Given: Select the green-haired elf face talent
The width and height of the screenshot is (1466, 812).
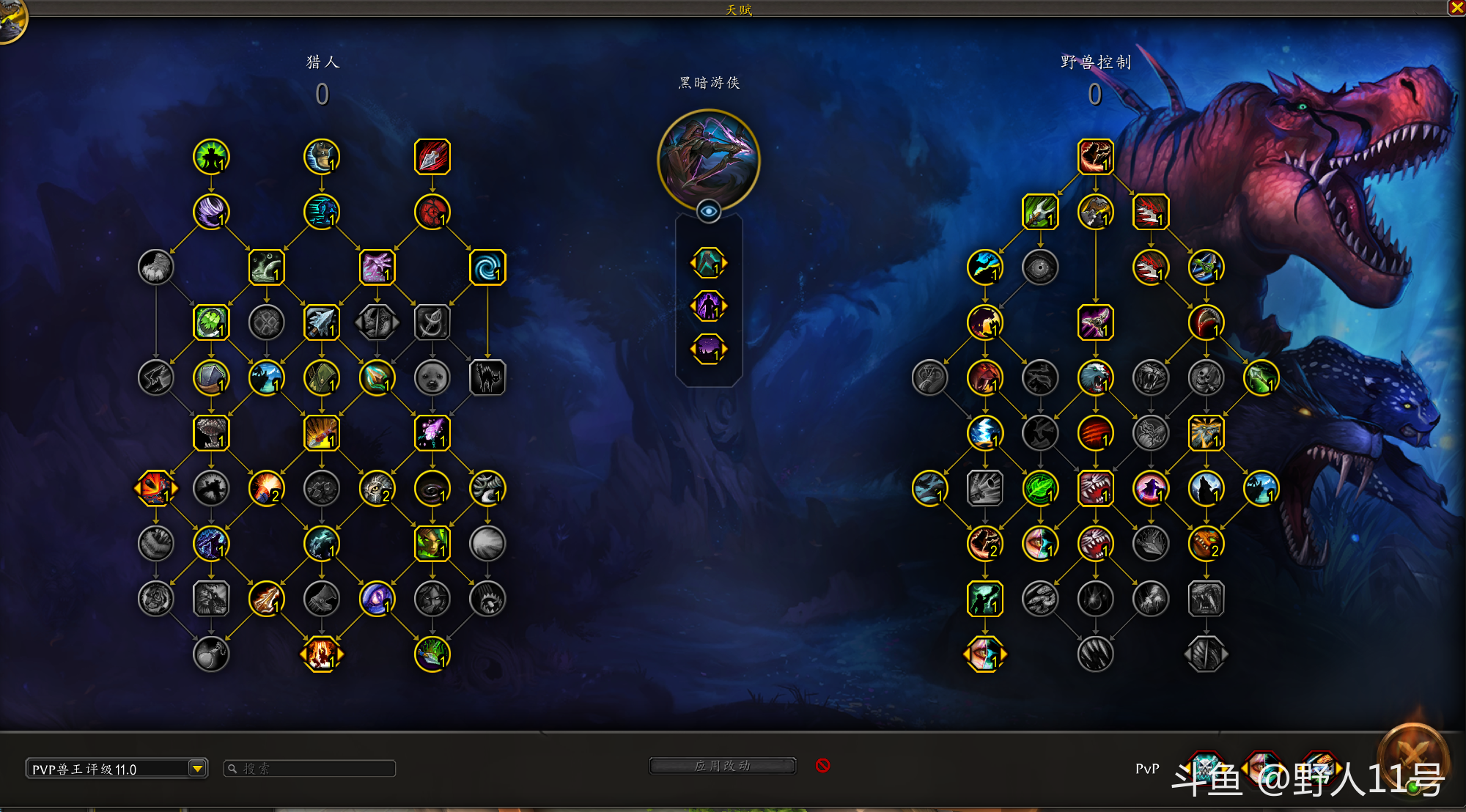Looking at the screenshot, I should click(432, 544).
